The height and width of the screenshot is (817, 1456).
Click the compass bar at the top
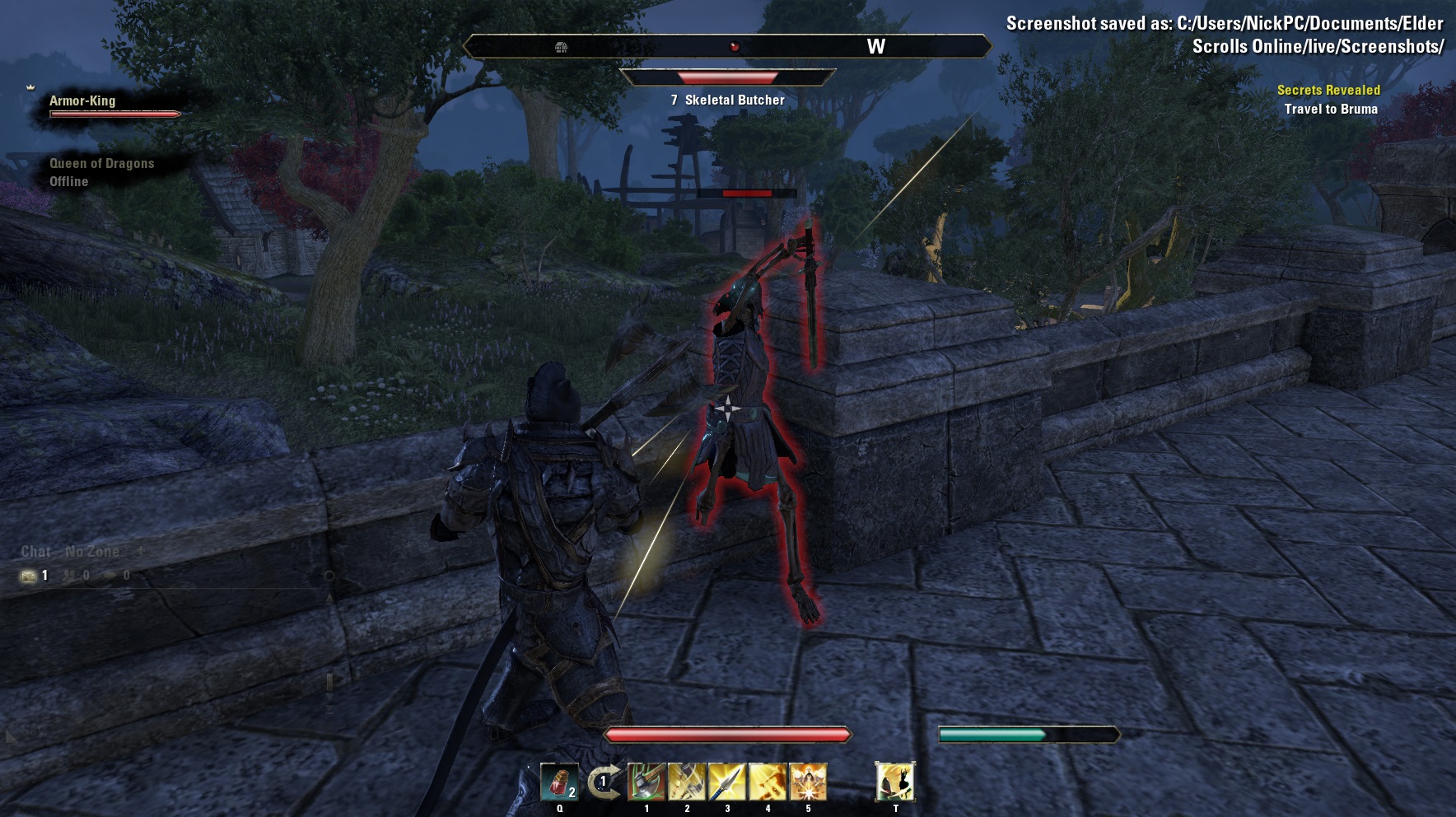[726, 47]
